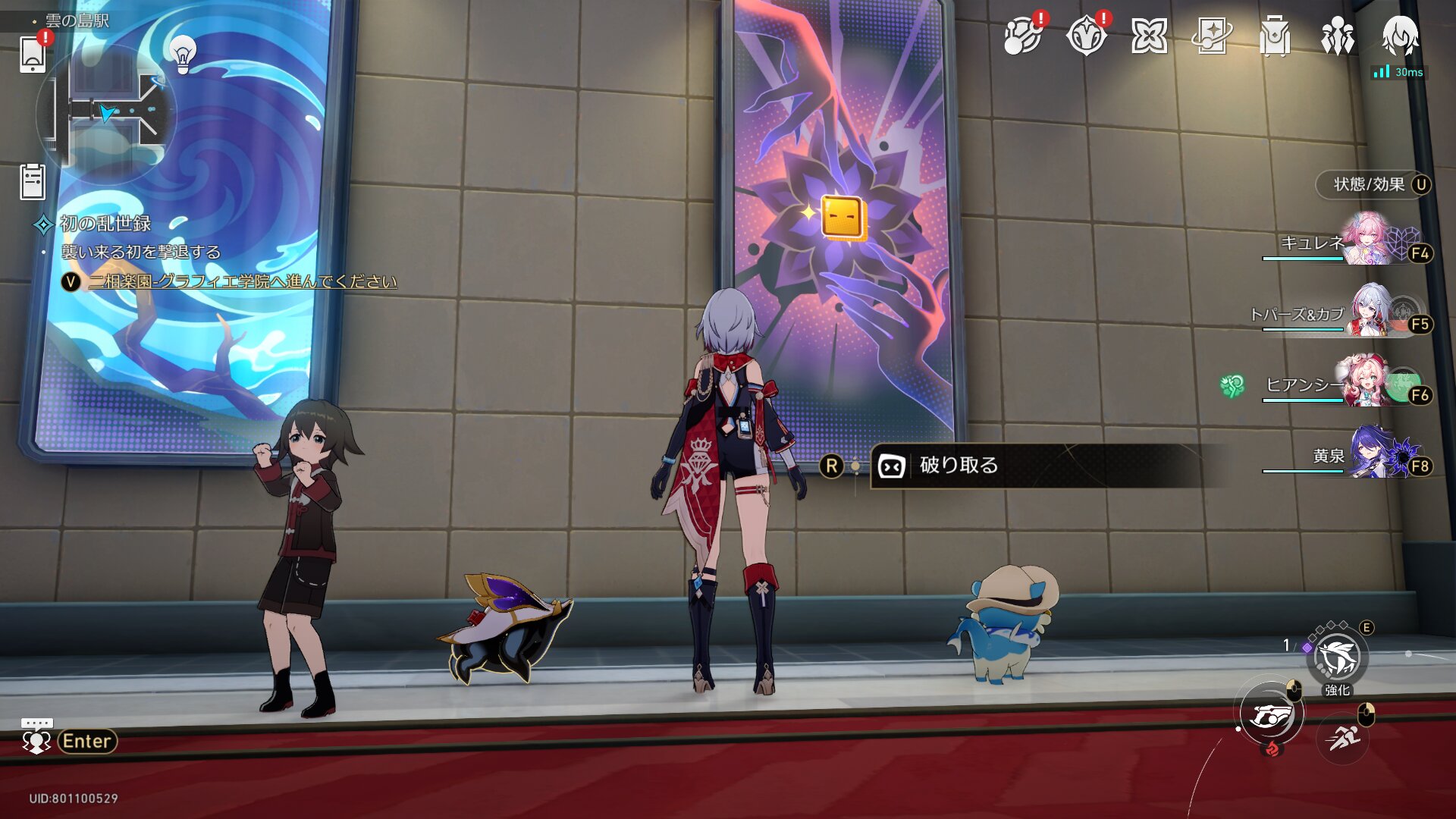
Task: Open the Nameless Honor badge icon
Action: (x=1086, y=36)
